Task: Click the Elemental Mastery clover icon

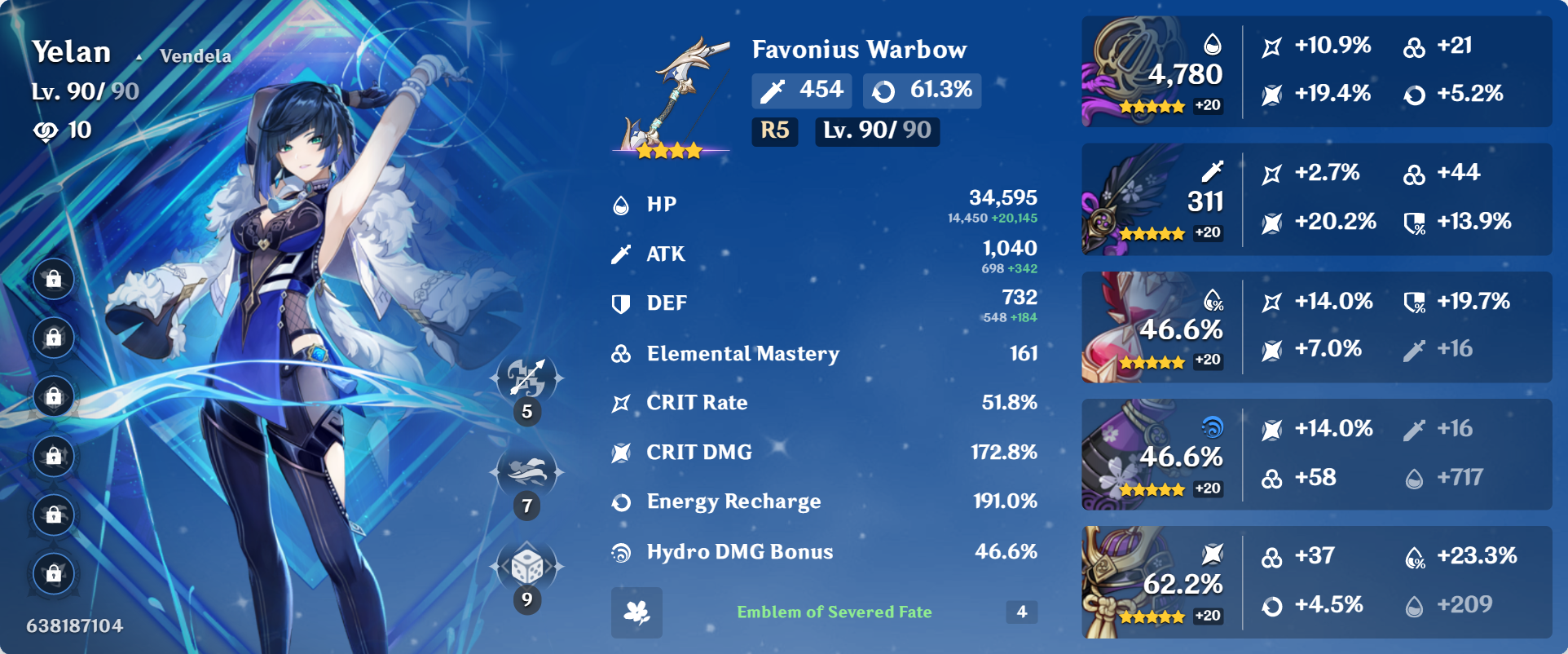Action: (x=622, y=353)
